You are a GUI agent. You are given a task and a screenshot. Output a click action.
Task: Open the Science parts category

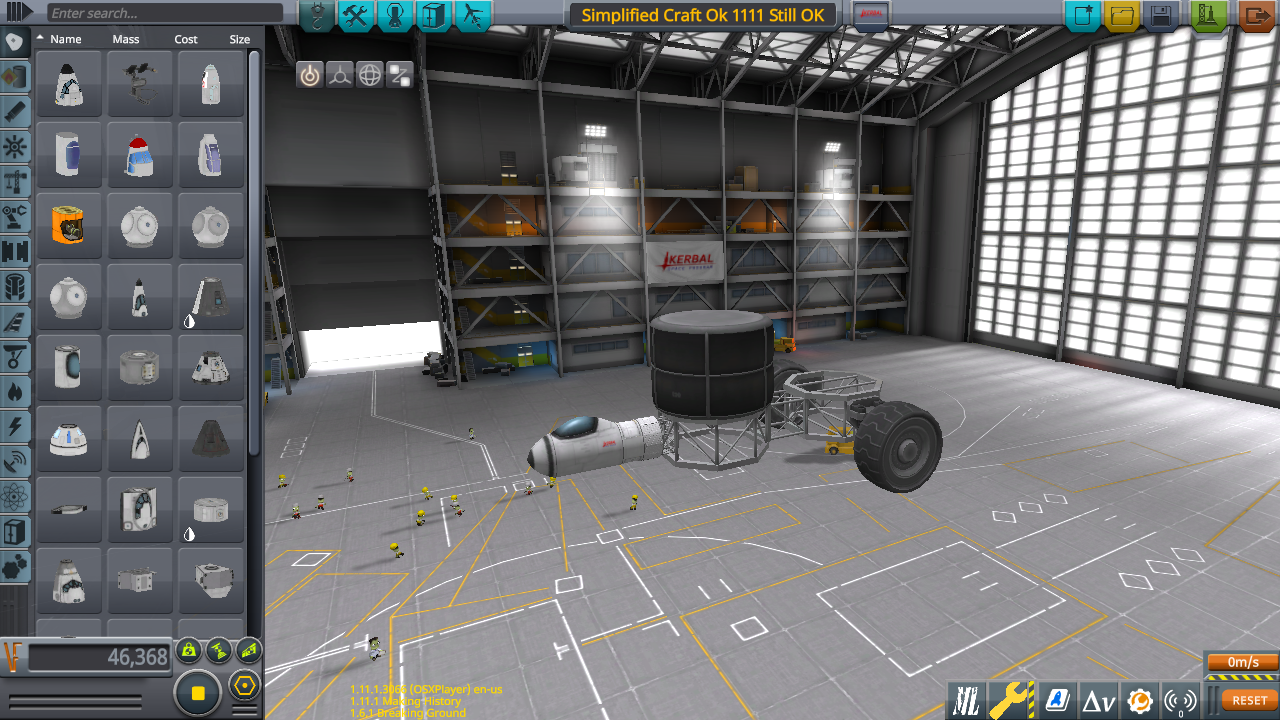pos(14,496)
